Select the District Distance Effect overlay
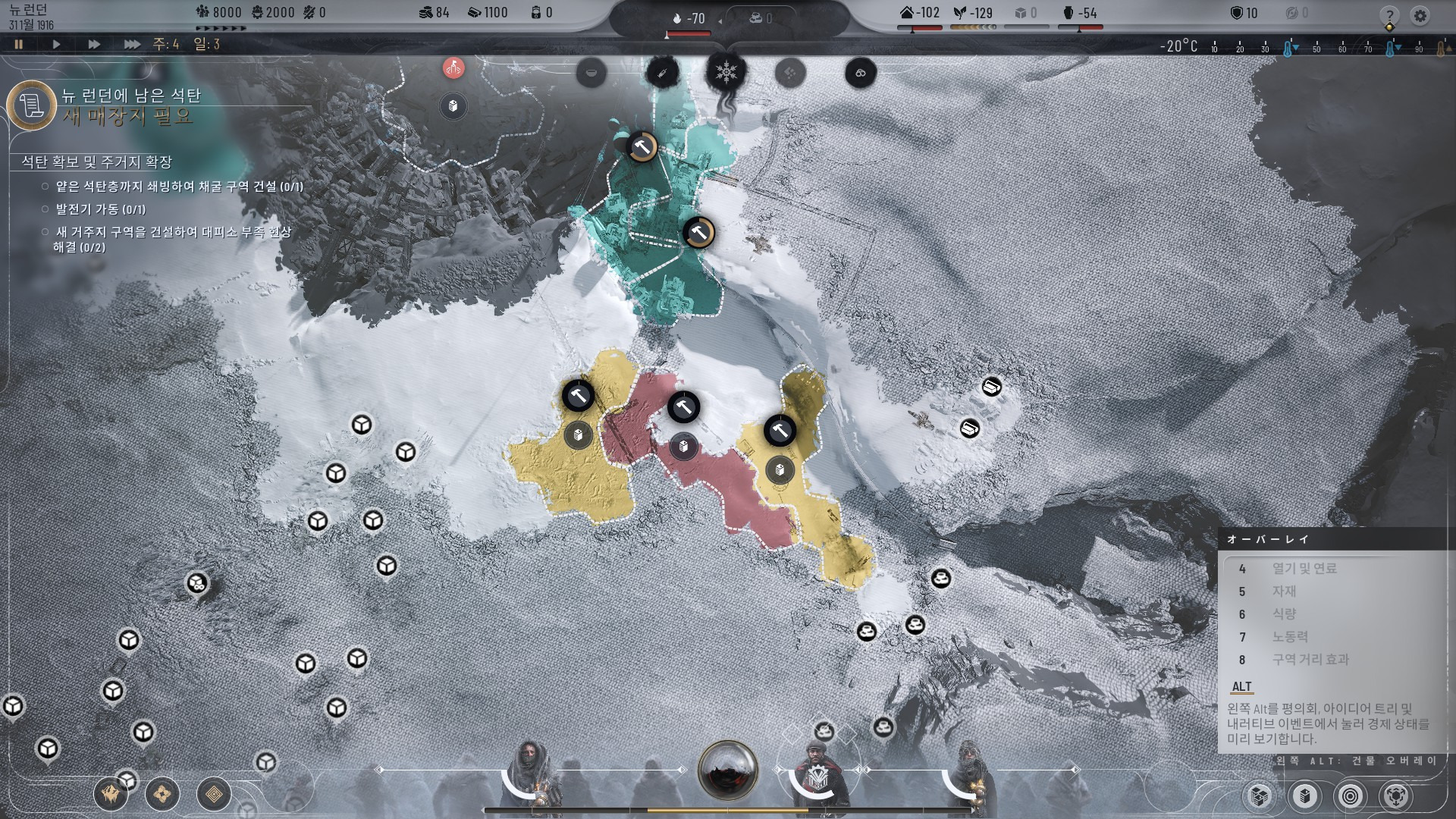Image resolution: width=1456 pixels, height=819 pixels. [1310, 660]
